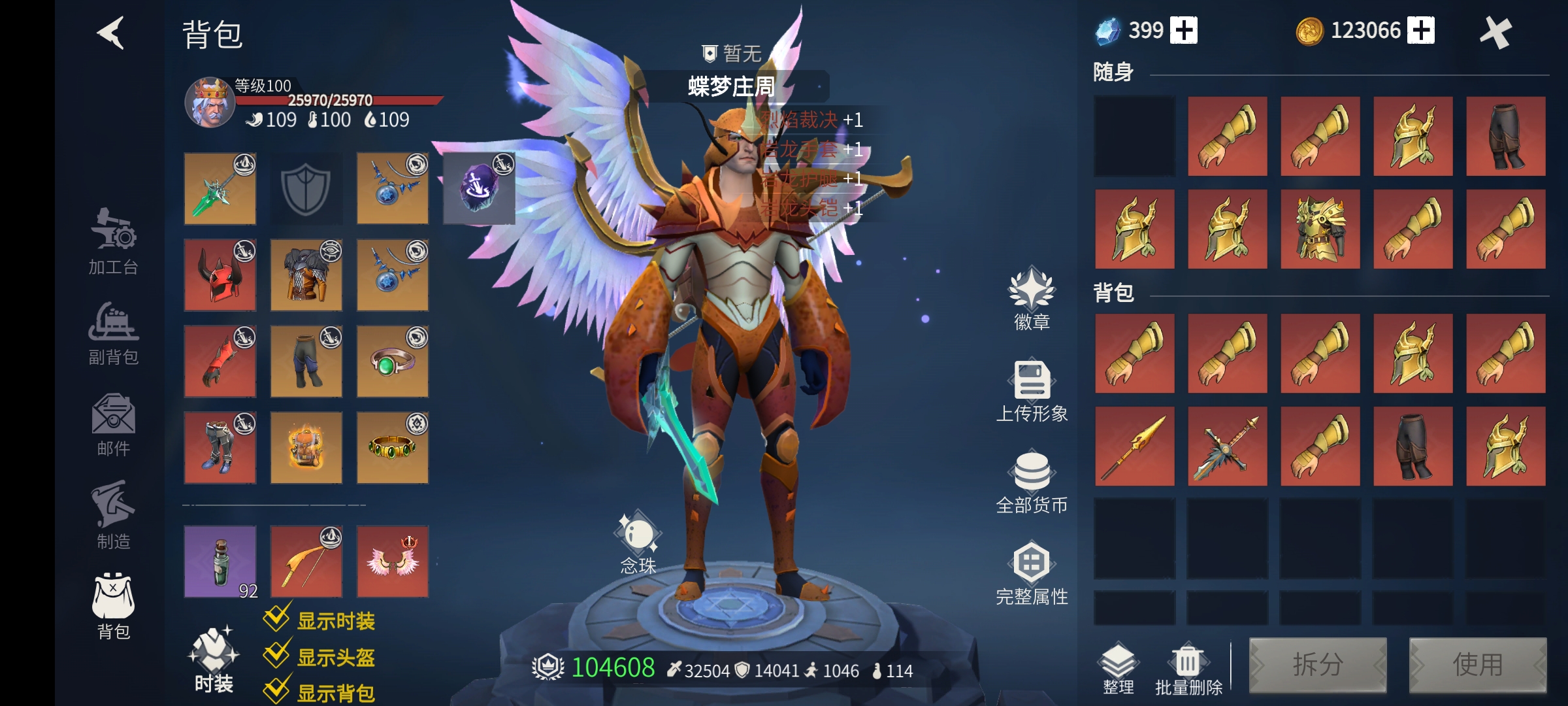The image size is (1568, 706).
Task: Open the 加工台 workbench menu
Action: [114, 241]
